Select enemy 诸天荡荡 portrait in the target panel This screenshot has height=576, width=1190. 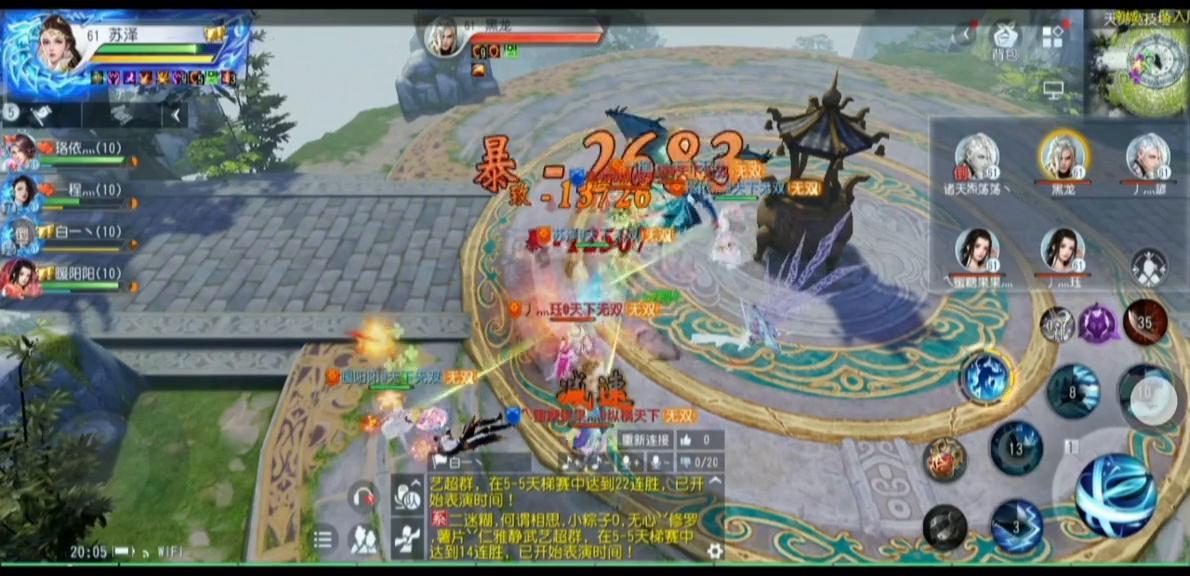click(x=977, y=157)
